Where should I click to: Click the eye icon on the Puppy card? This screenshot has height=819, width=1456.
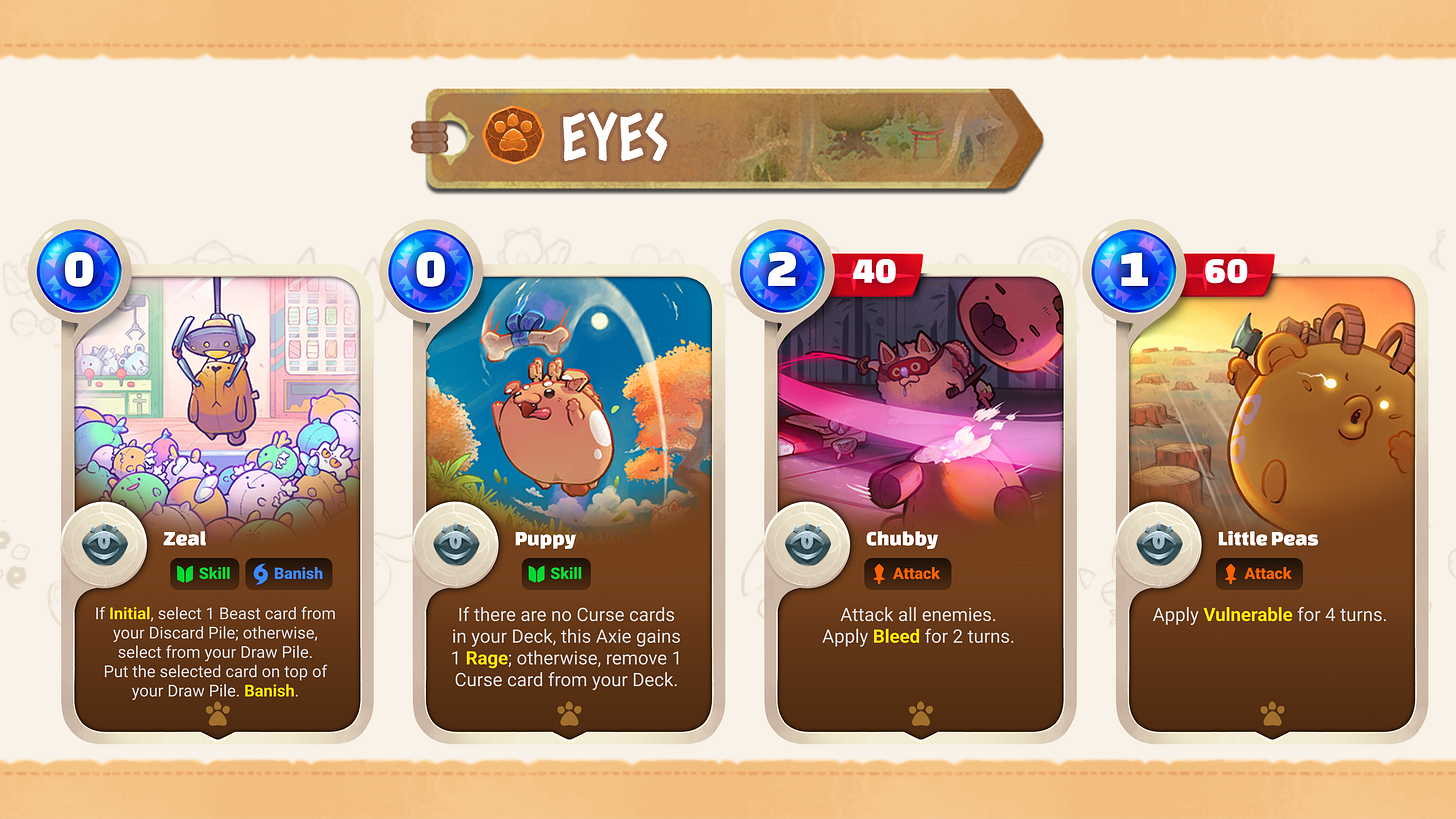point(458,543)
